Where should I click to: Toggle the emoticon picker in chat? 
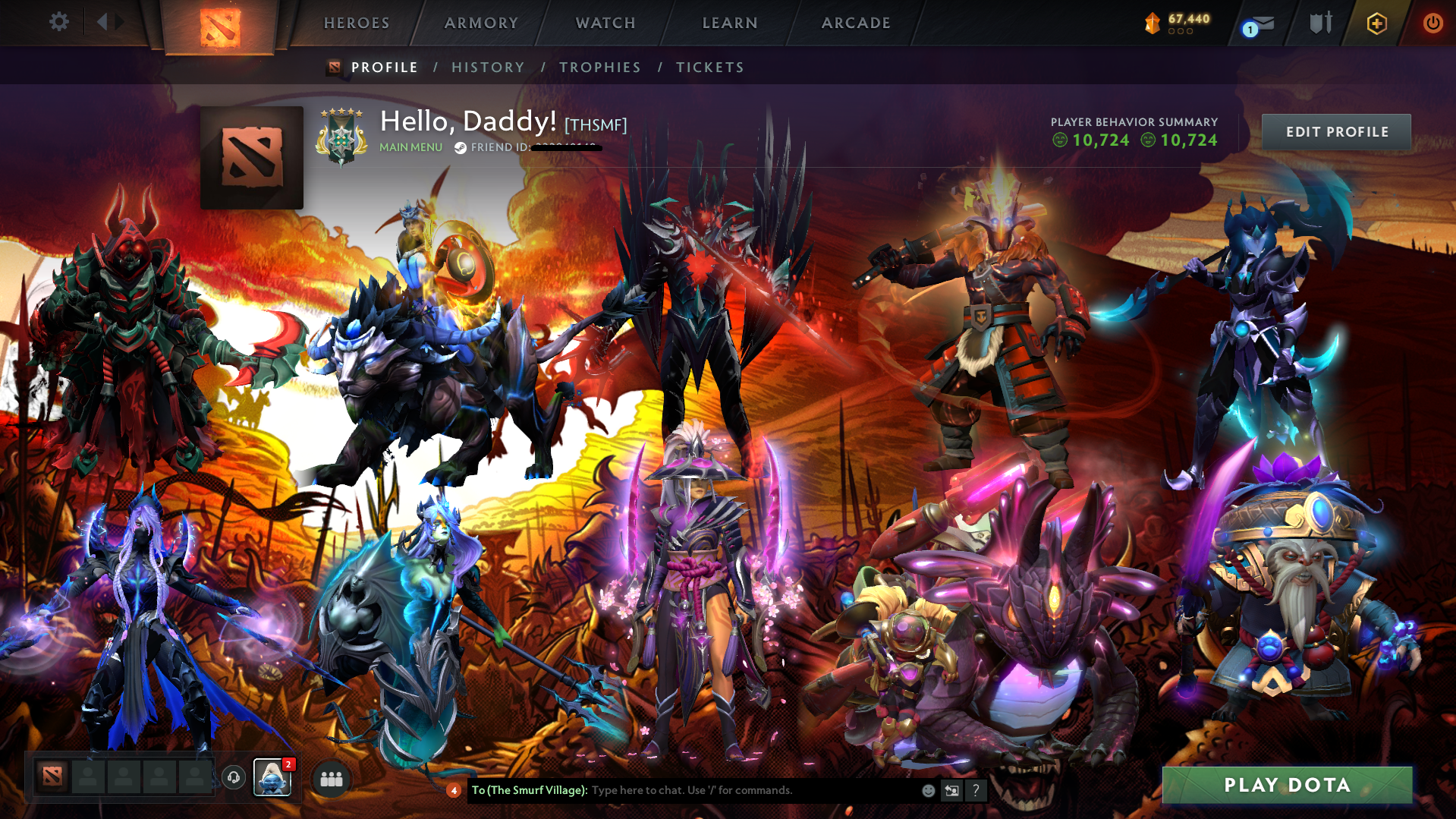tap(927, 790)
